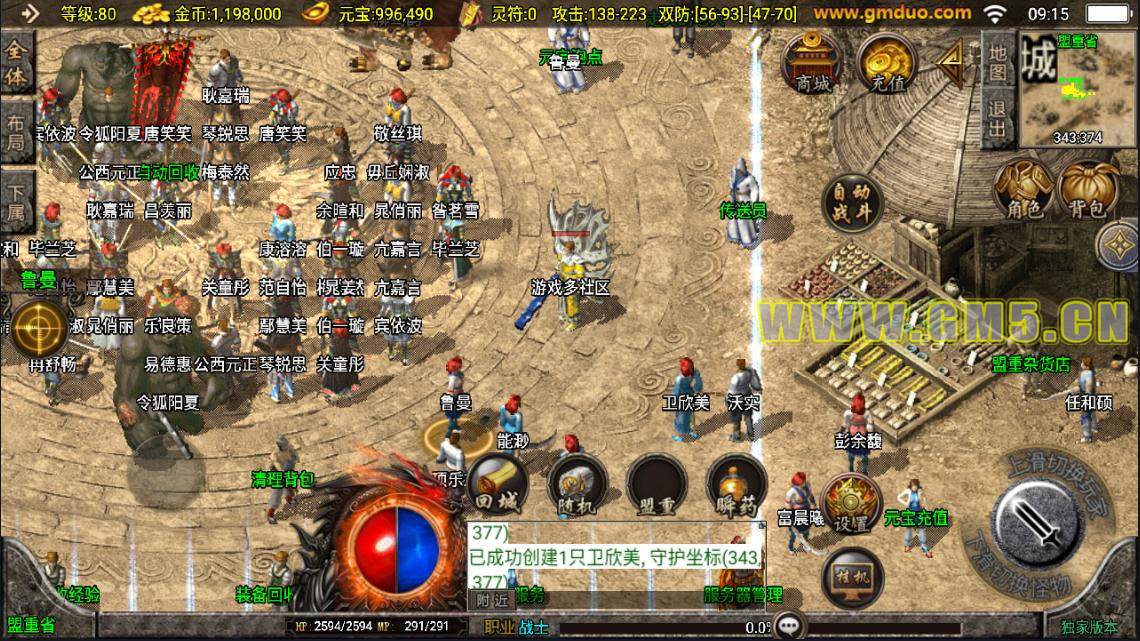Select the 全体 tab
Viewport: 1140px width, 641px height.
coord(16,66)
